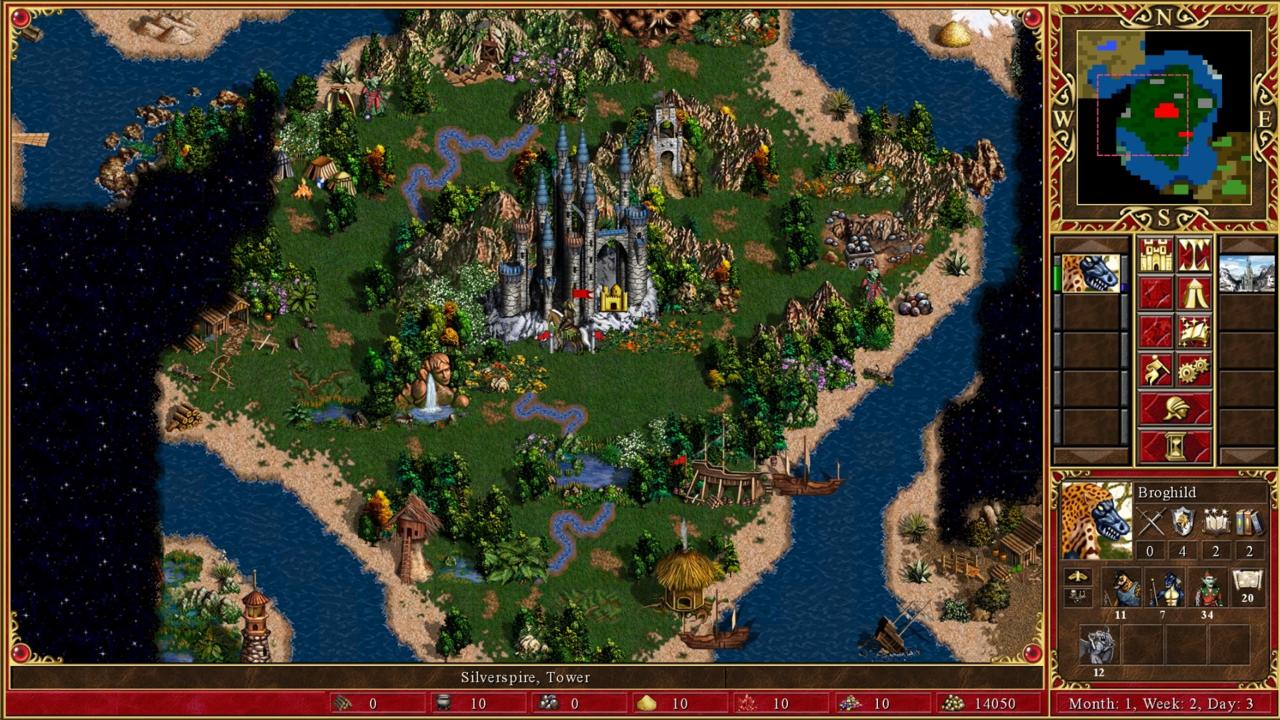Click the knowledge books icon
Viewport: 1280px width, 720px height.
point(1249,521)
